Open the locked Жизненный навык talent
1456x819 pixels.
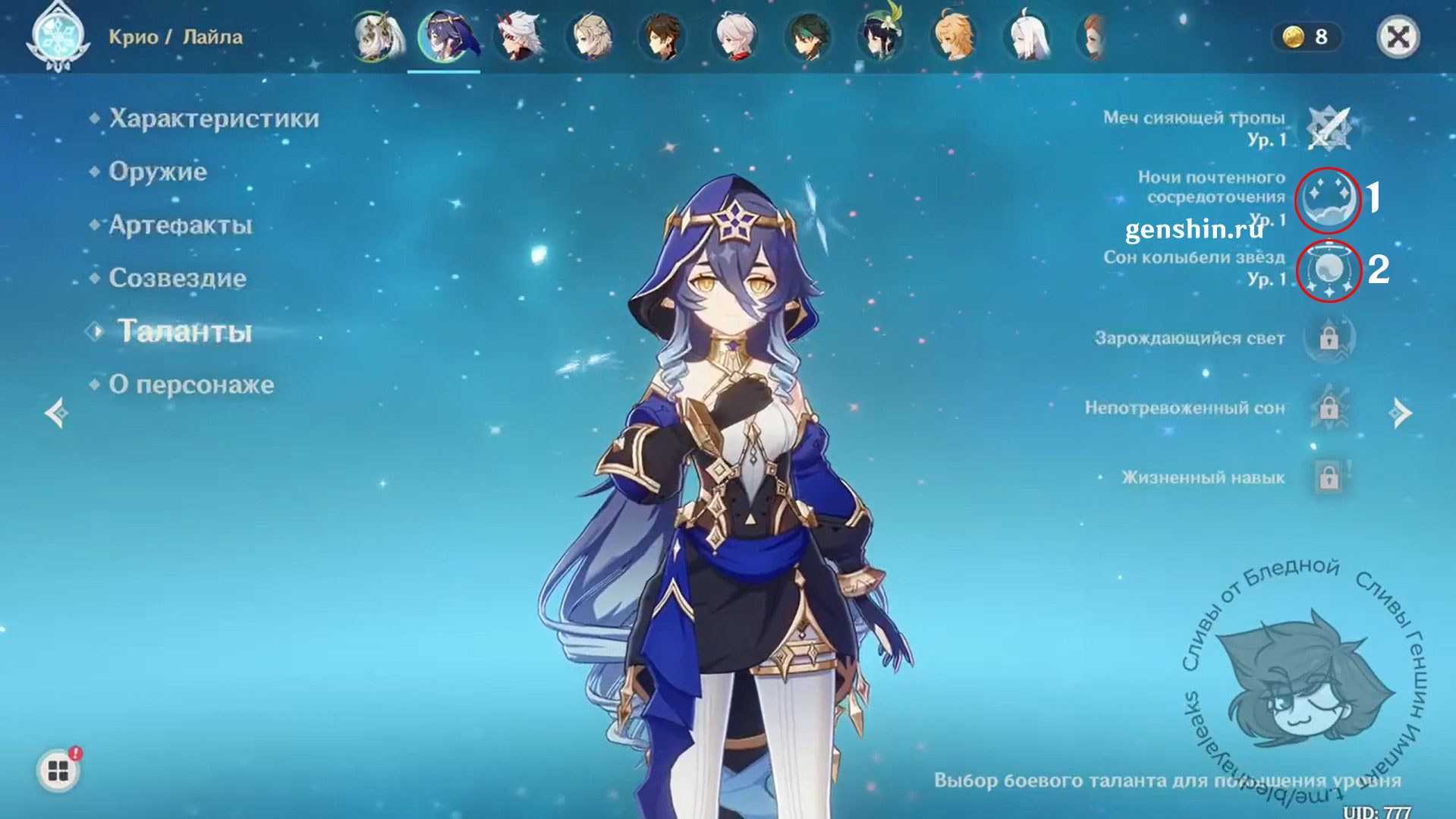click(1329, 477)
